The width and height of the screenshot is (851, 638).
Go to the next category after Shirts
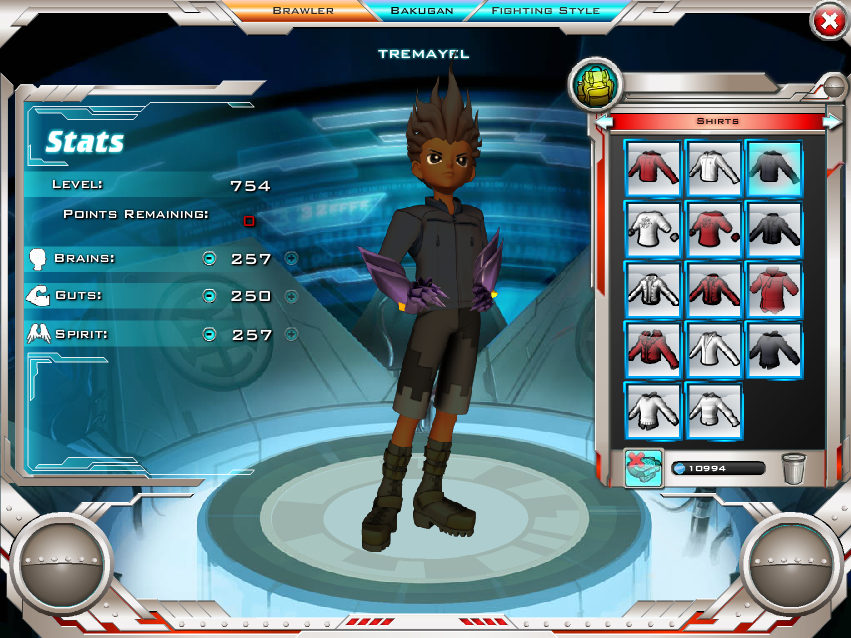(x=831, y=121)
